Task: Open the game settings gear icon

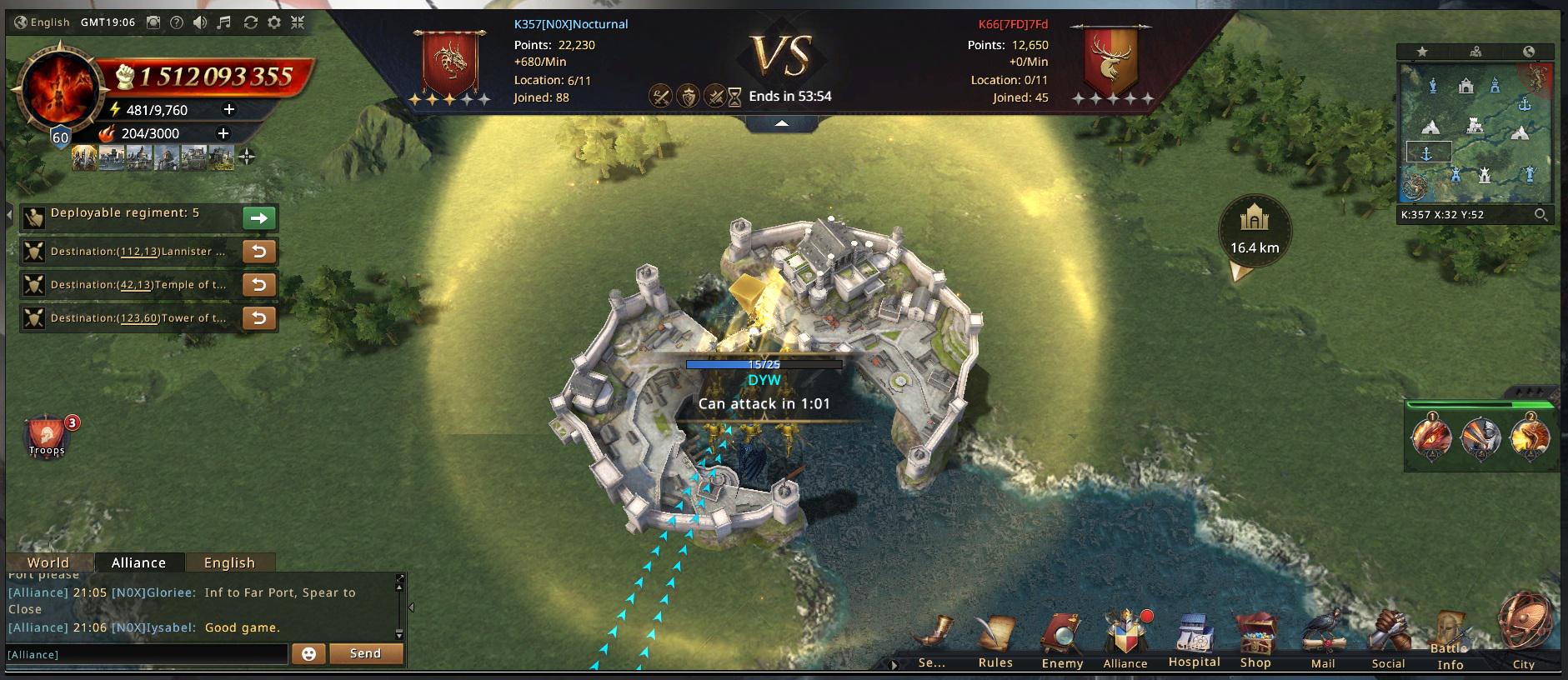Action: coord(273,22)
